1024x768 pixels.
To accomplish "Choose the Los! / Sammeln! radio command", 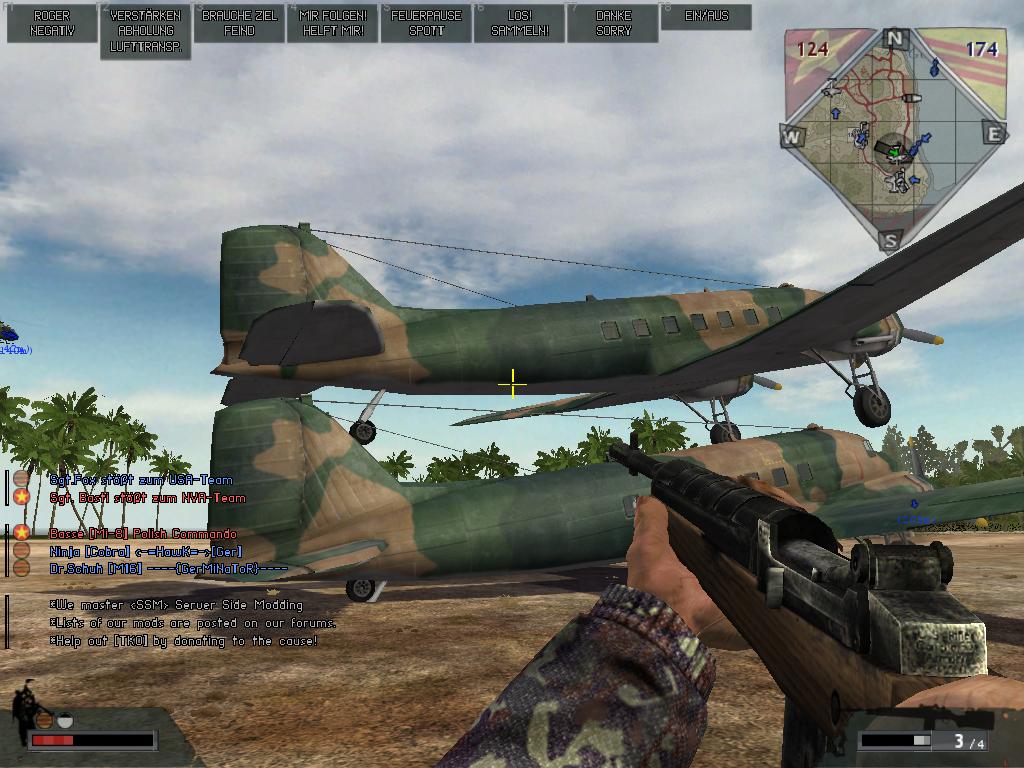I will tap(520, 23).
